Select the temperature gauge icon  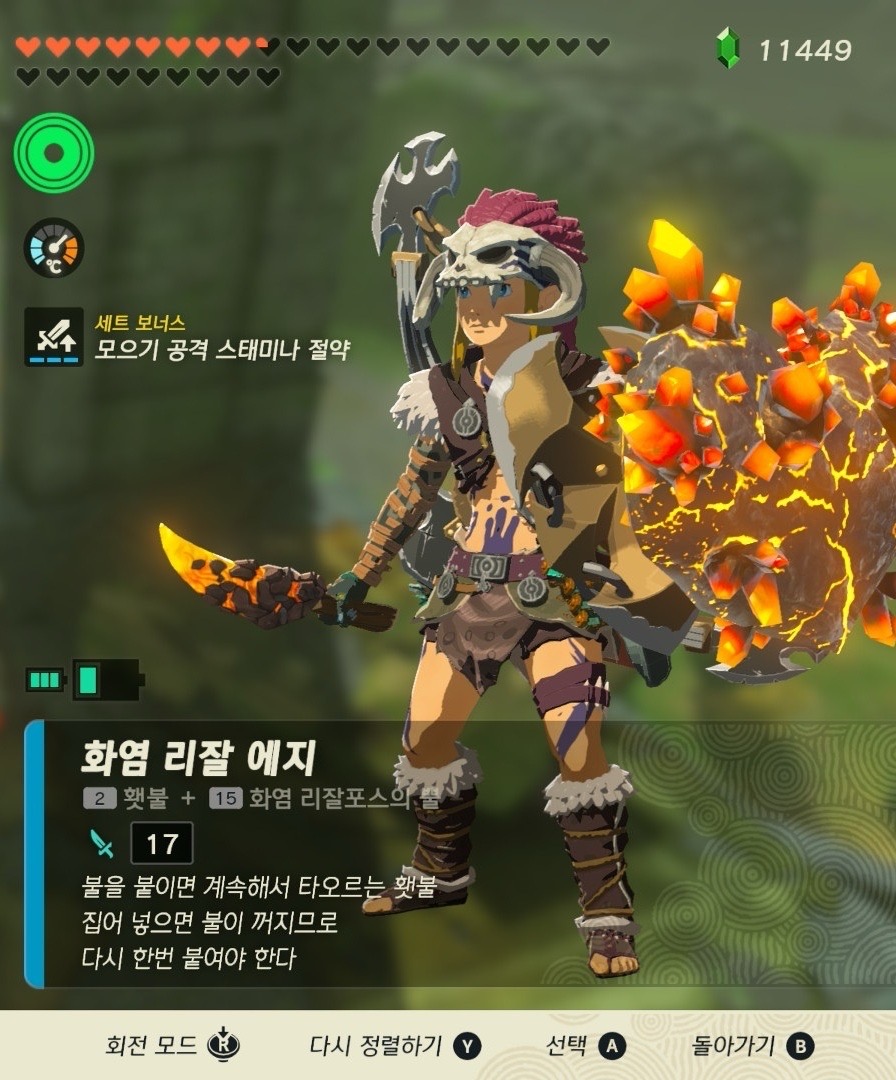tap(54, 247)
